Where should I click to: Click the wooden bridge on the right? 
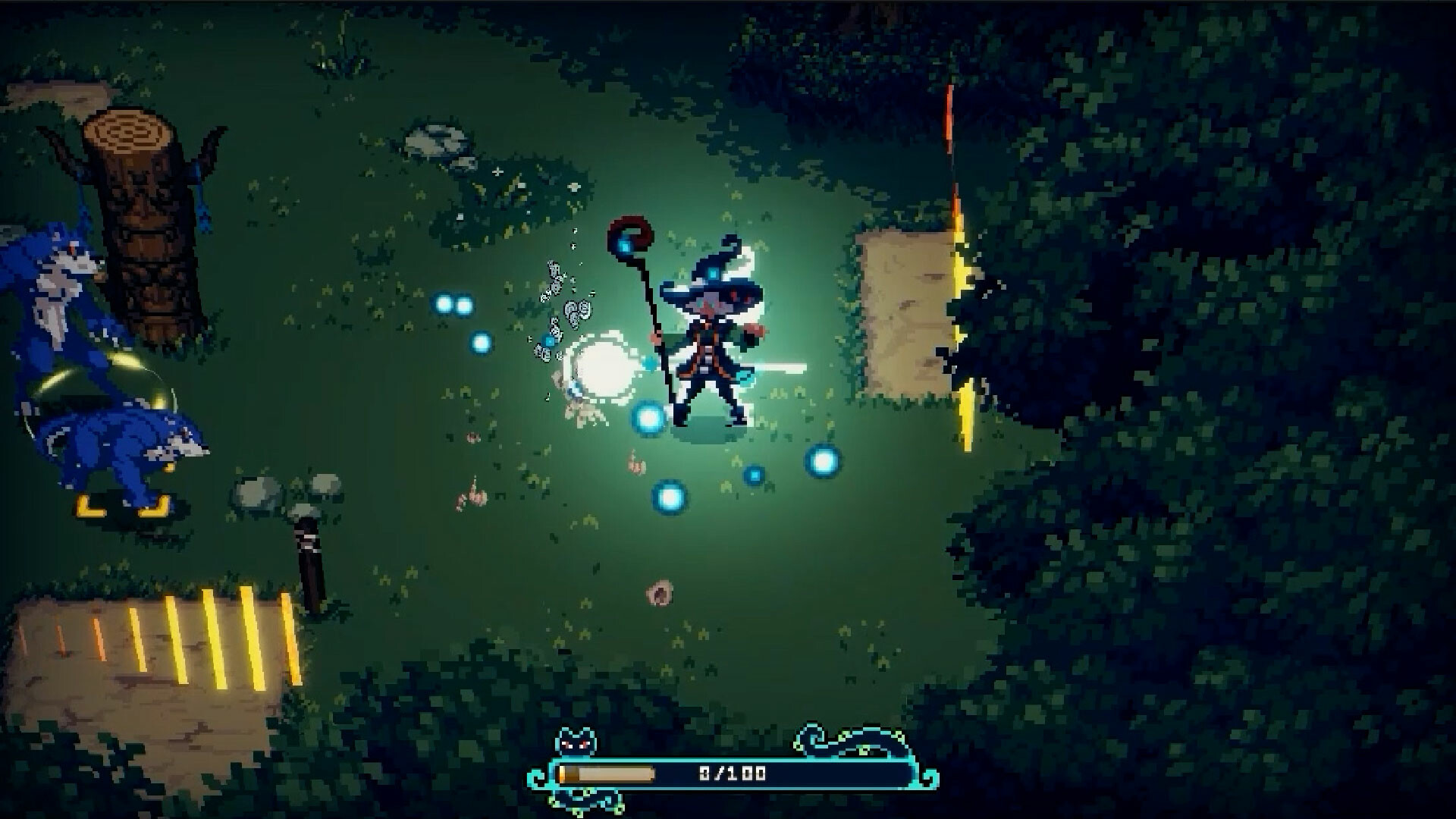(902, 318)
